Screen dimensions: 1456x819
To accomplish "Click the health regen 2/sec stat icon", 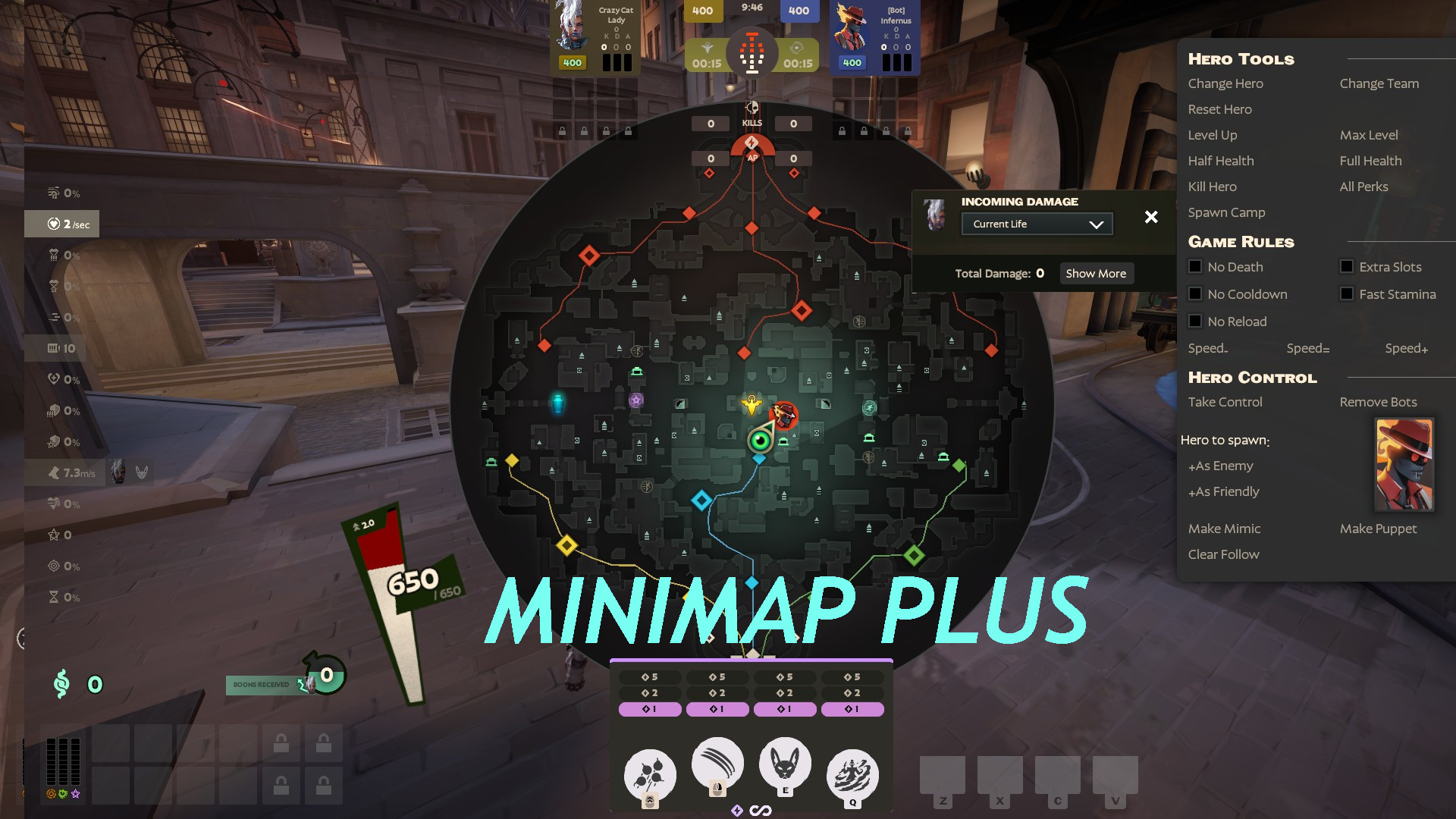I will (52, 223).
